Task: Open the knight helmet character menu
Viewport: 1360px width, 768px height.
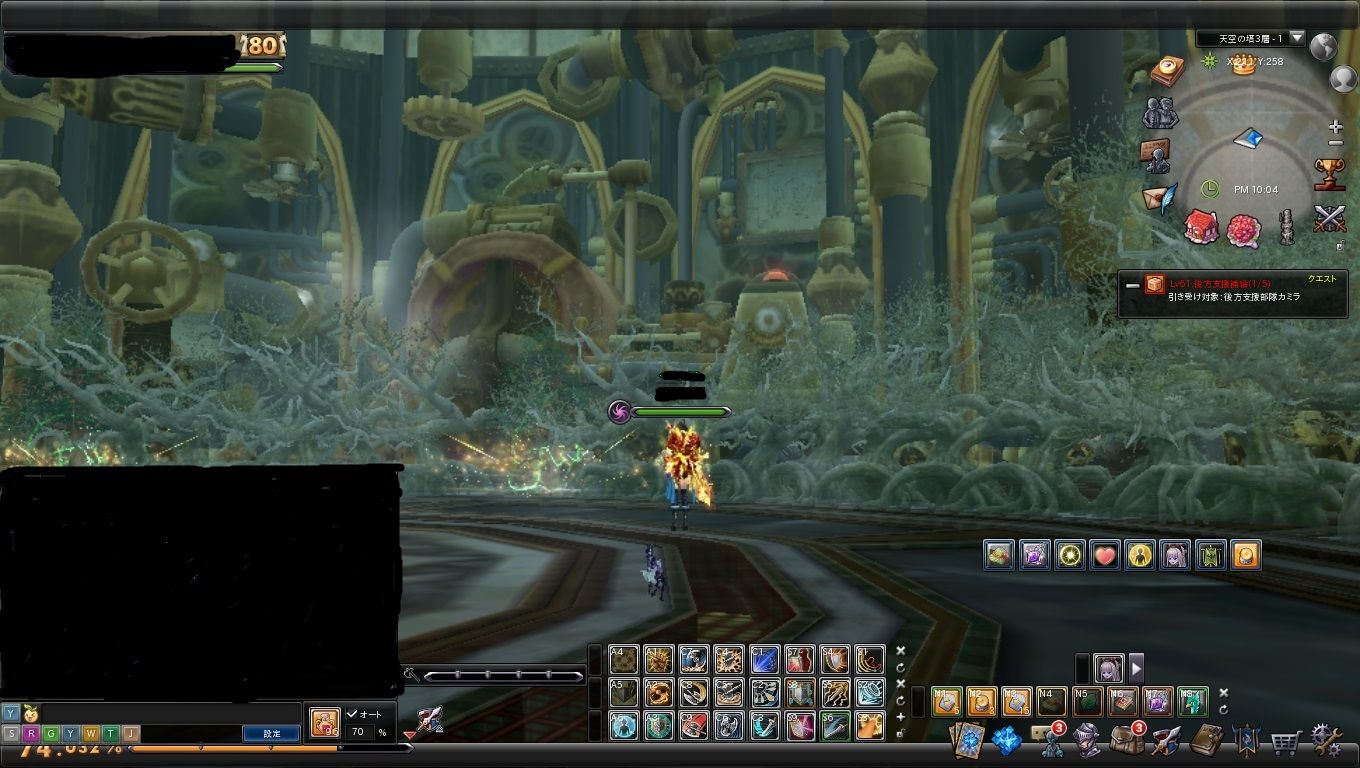Action: [x=1087, y=741]
